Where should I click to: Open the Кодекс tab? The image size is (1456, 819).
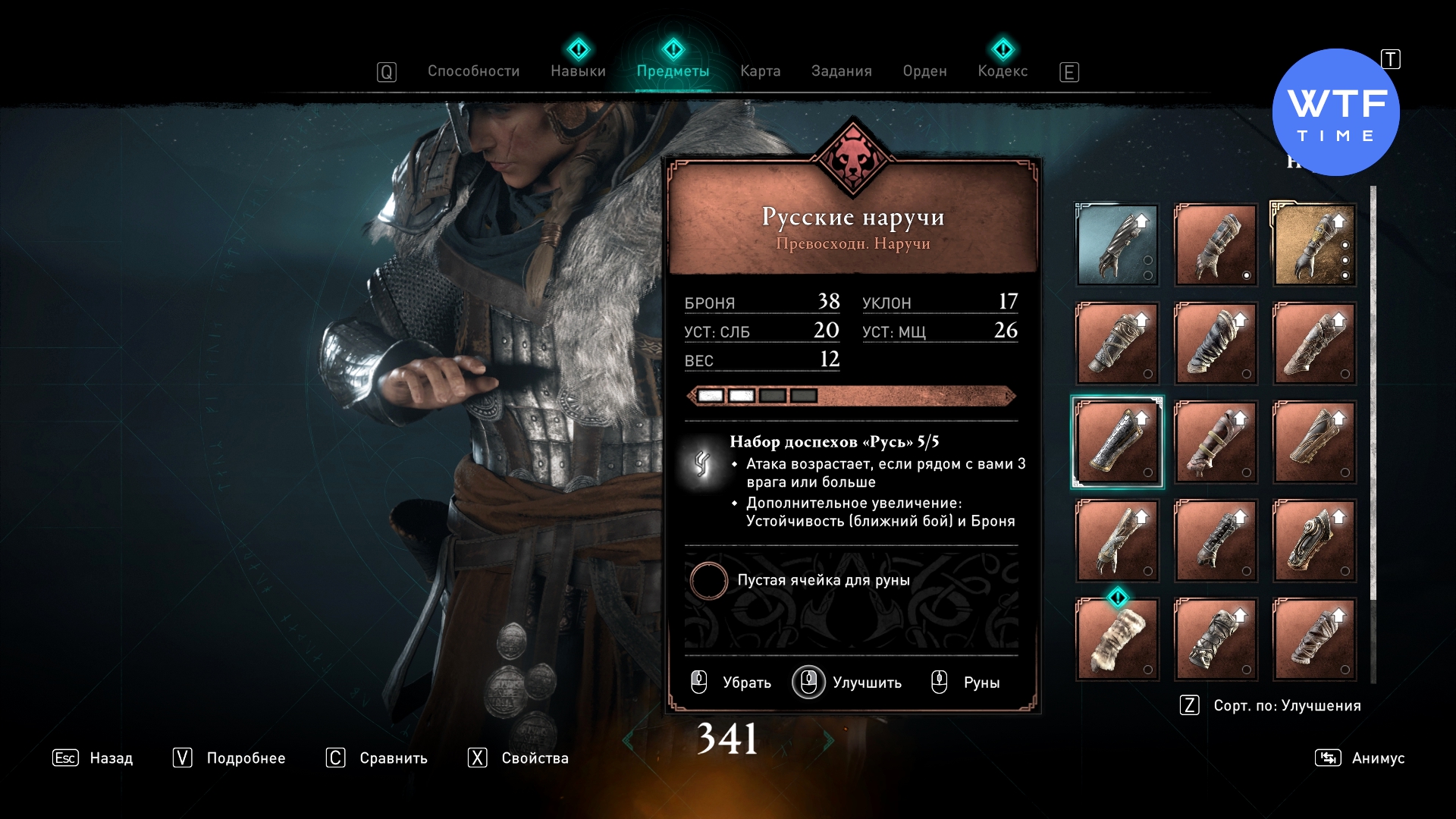pos(1003,71)
